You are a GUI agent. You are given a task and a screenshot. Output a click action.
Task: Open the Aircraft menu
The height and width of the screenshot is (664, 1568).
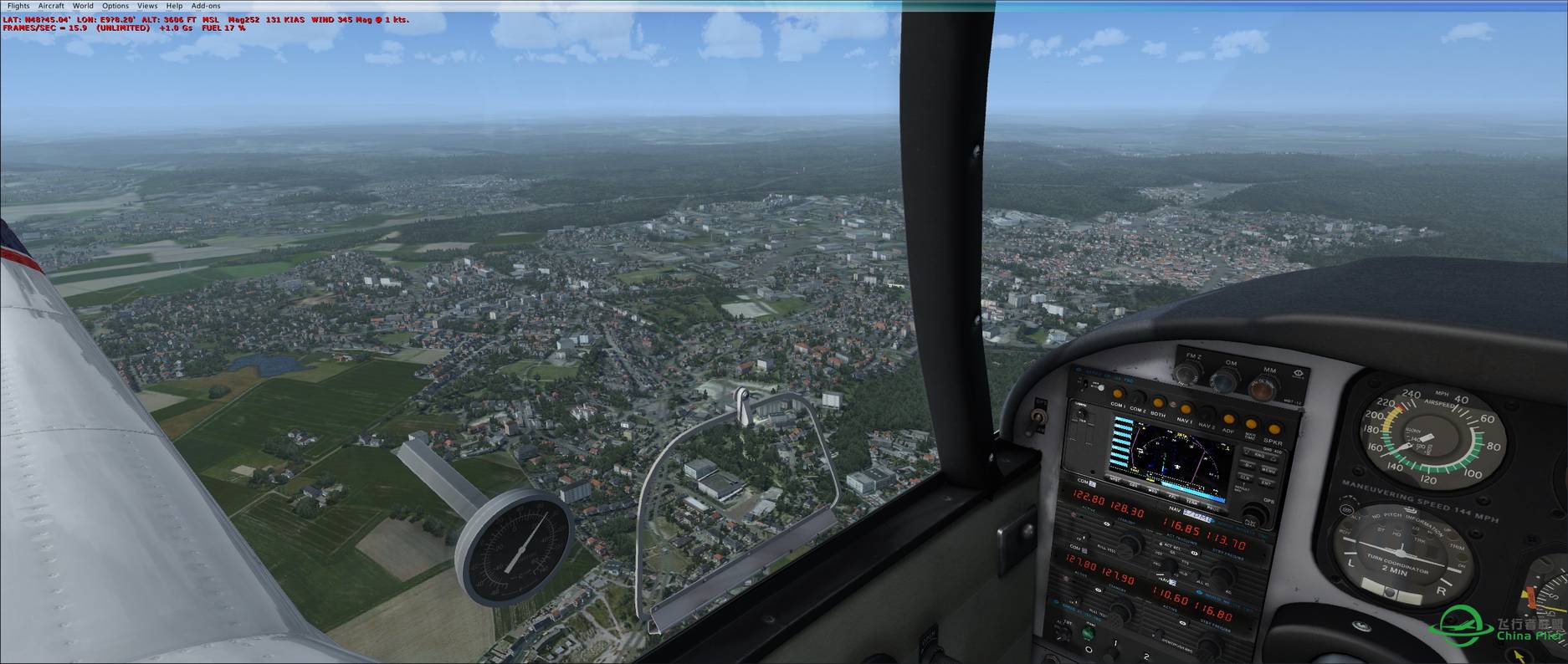[51, 6]
